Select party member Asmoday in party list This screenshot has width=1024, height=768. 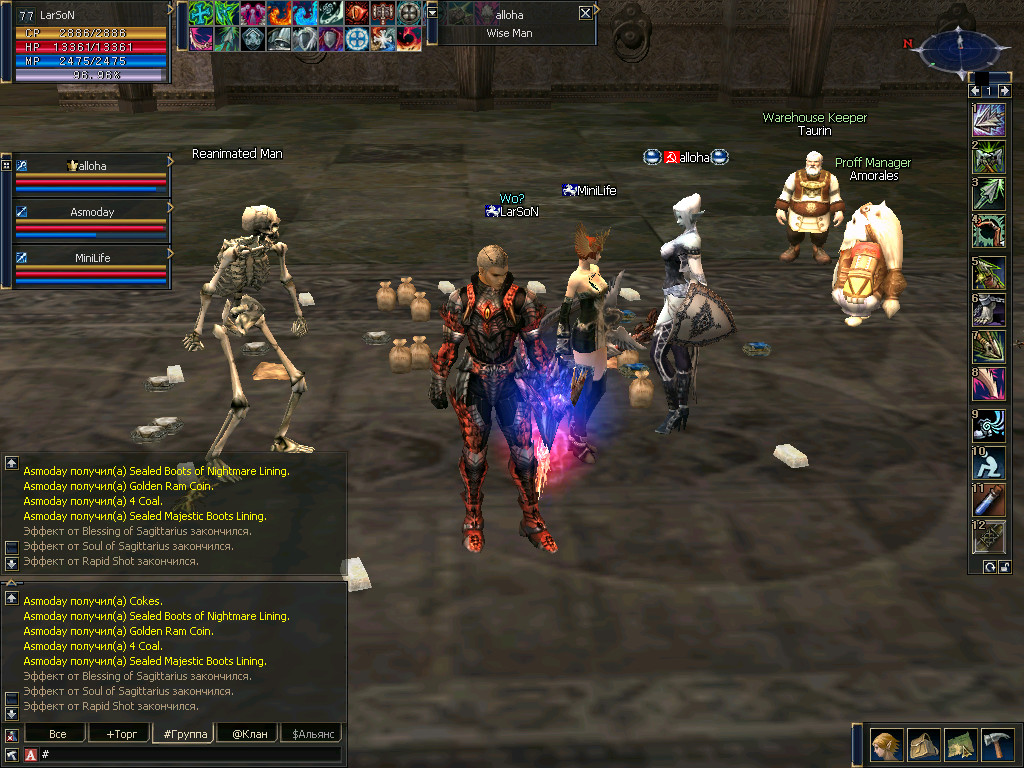coord(92,212)
